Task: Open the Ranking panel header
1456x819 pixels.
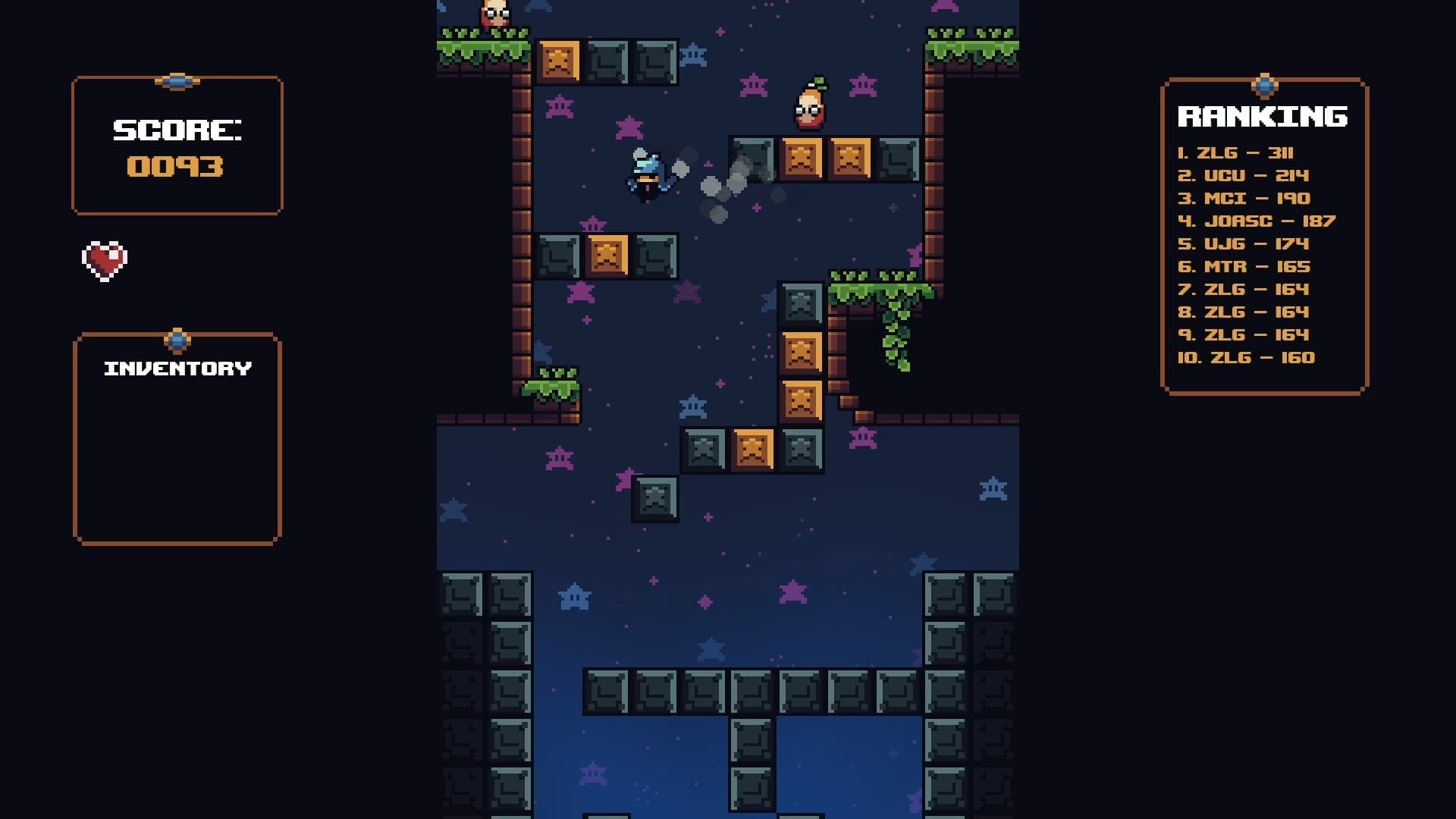Action: [1263, 116]
